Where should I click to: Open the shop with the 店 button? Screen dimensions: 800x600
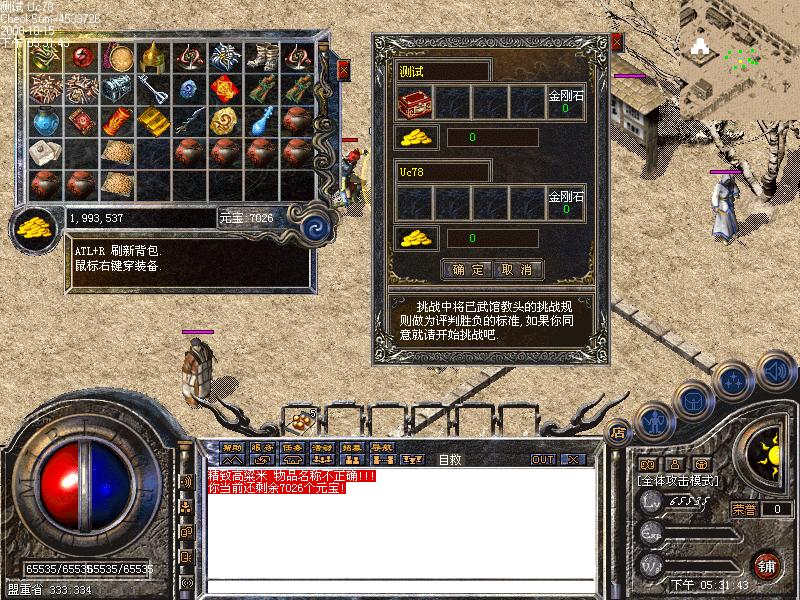click(619, 432)
